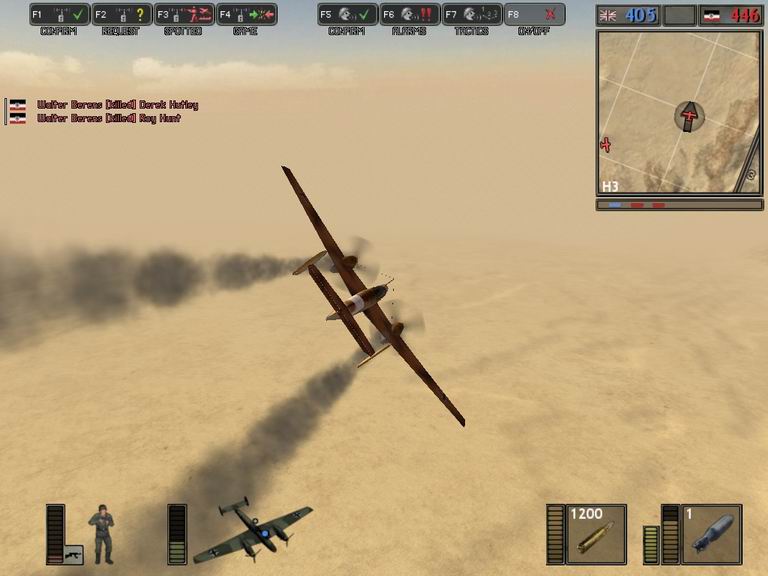
Task: Open the F4 Game radio menu
Action: tap(246, 15)
